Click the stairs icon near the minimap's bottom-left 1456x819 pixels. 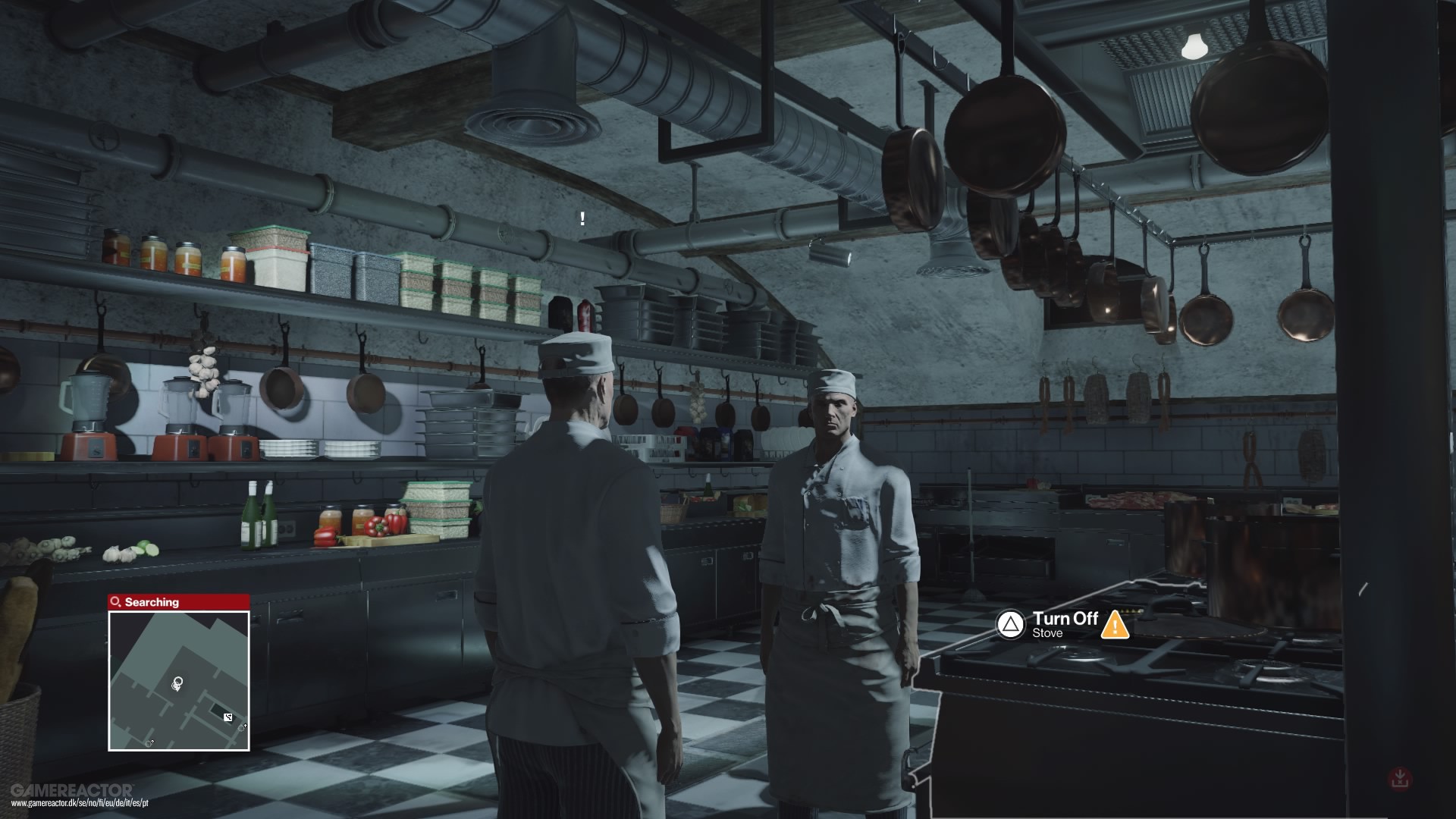[149, 742]
